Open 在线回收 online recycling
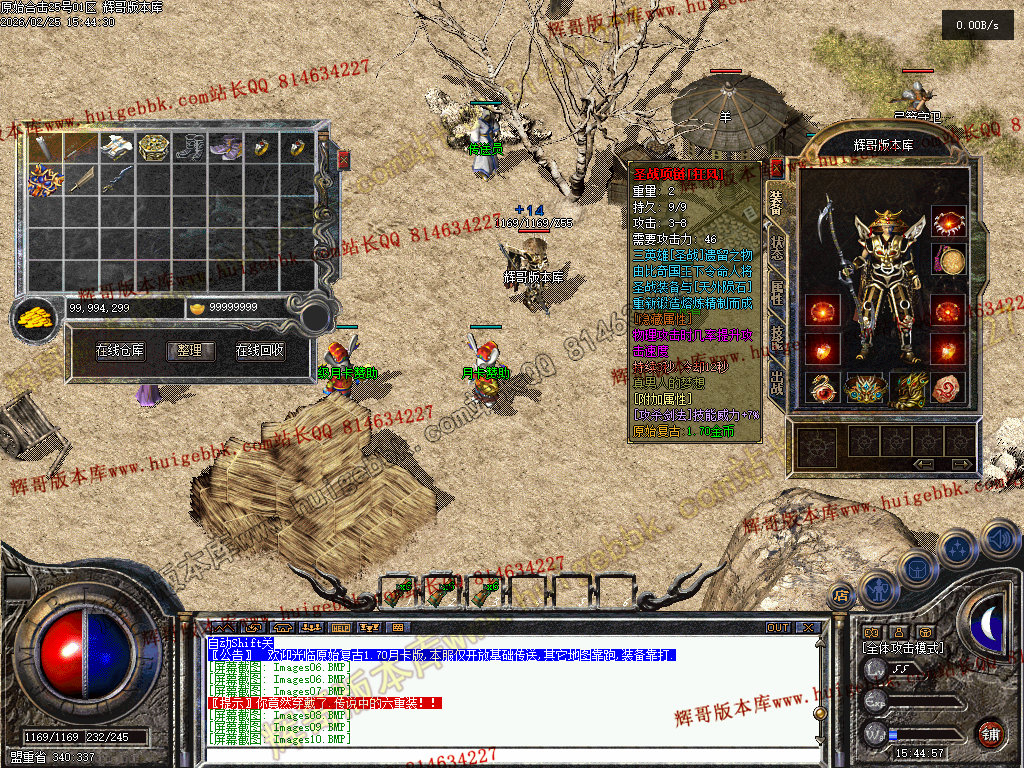 pyautogui.click(x=260, y=351)
